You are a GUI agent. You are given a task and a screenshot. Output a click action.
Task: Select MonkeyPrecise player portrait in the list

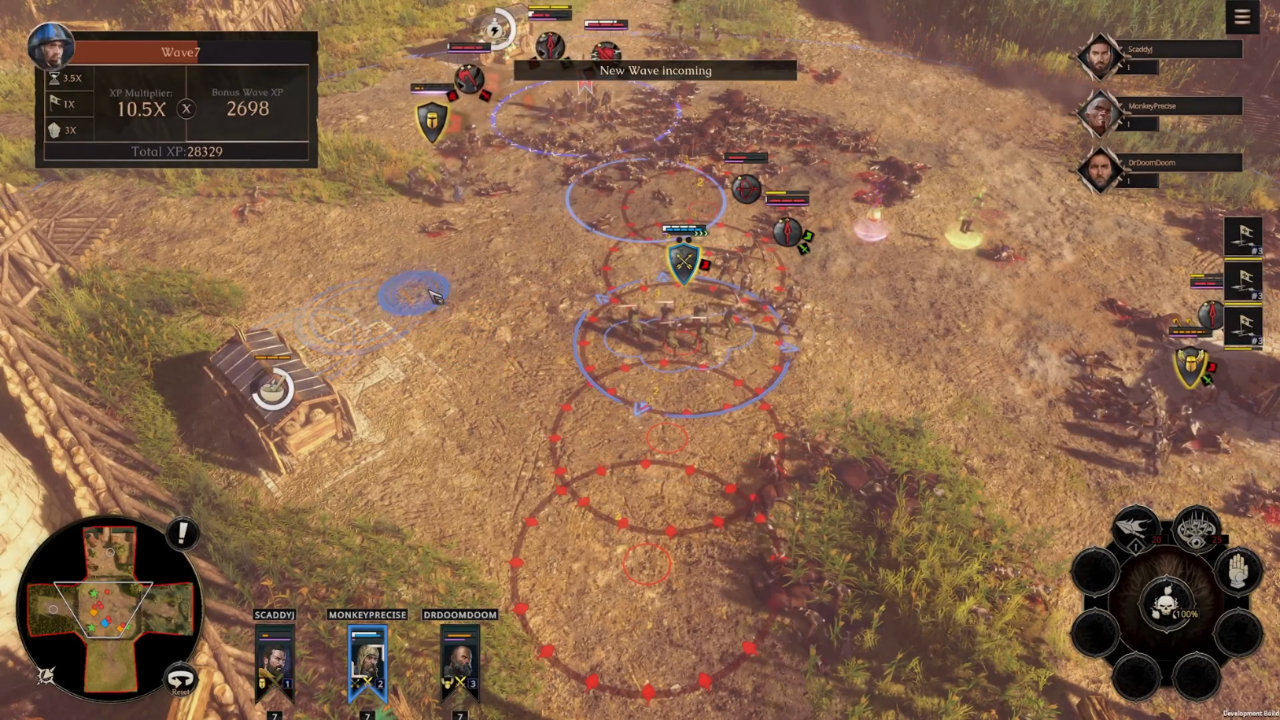coord(1100,114)
